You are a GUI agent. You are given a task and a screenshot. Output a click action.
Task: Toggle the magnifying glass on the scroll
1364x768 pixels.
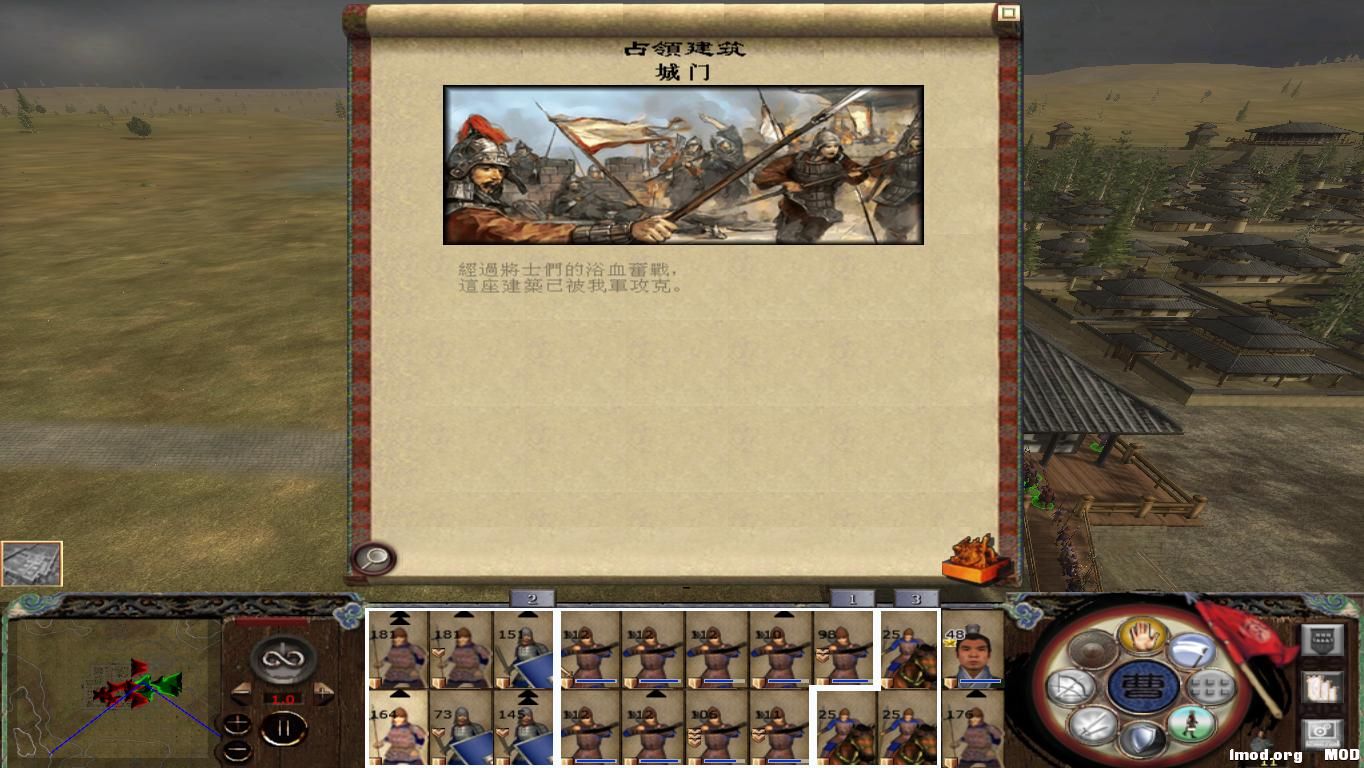[x=372, y=558]
